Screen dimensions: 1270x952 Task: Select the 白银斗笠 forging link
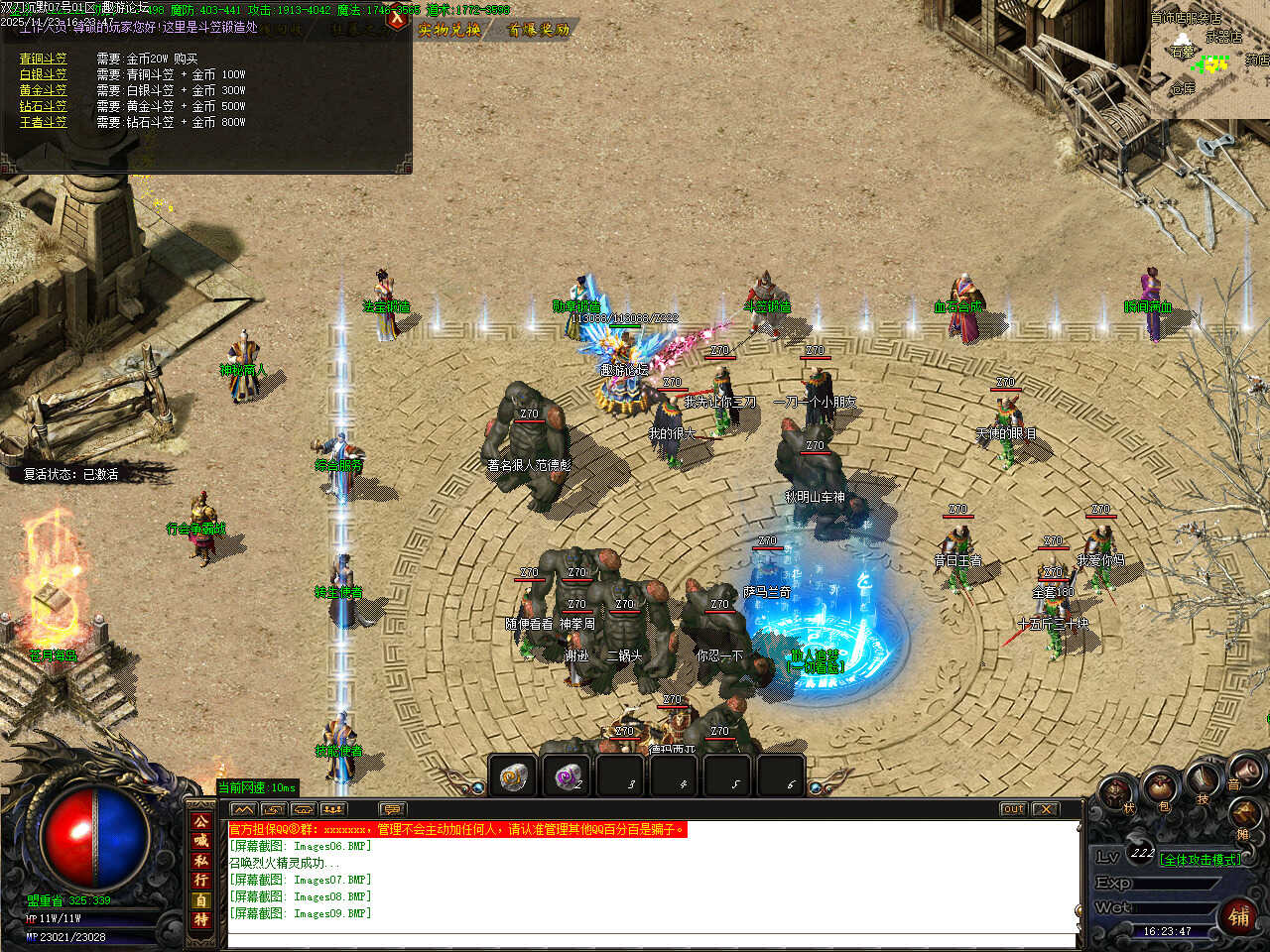[x=44, y=74]
